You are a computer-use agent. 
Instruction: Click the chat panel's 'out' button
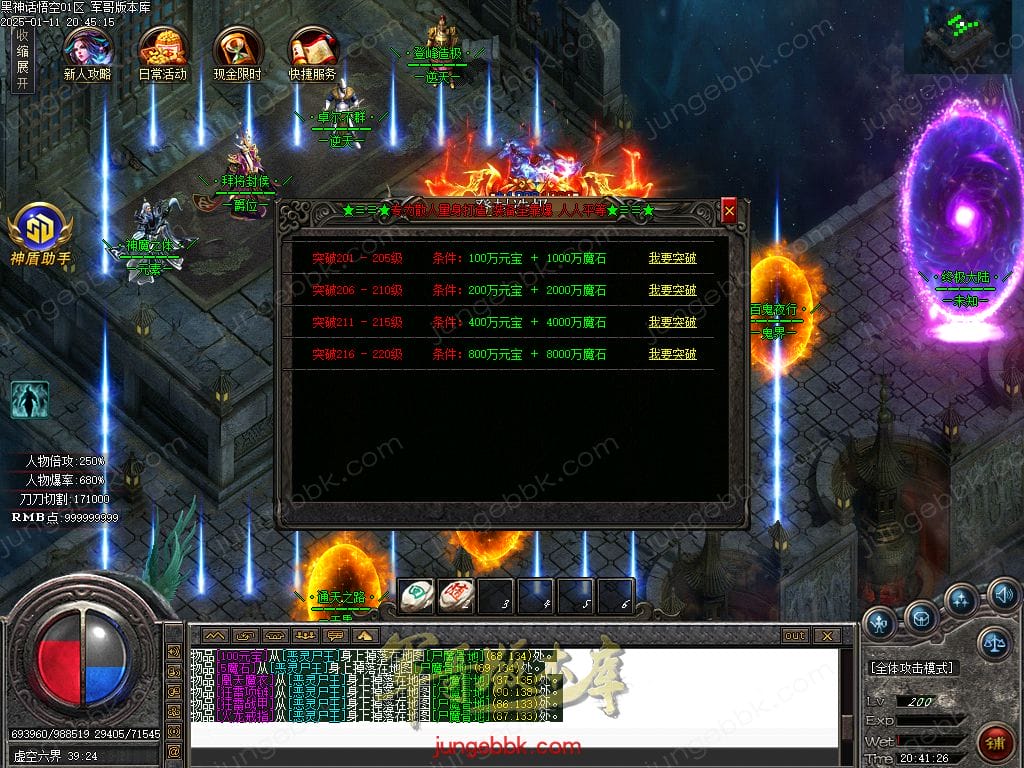(x=795, y=635)
